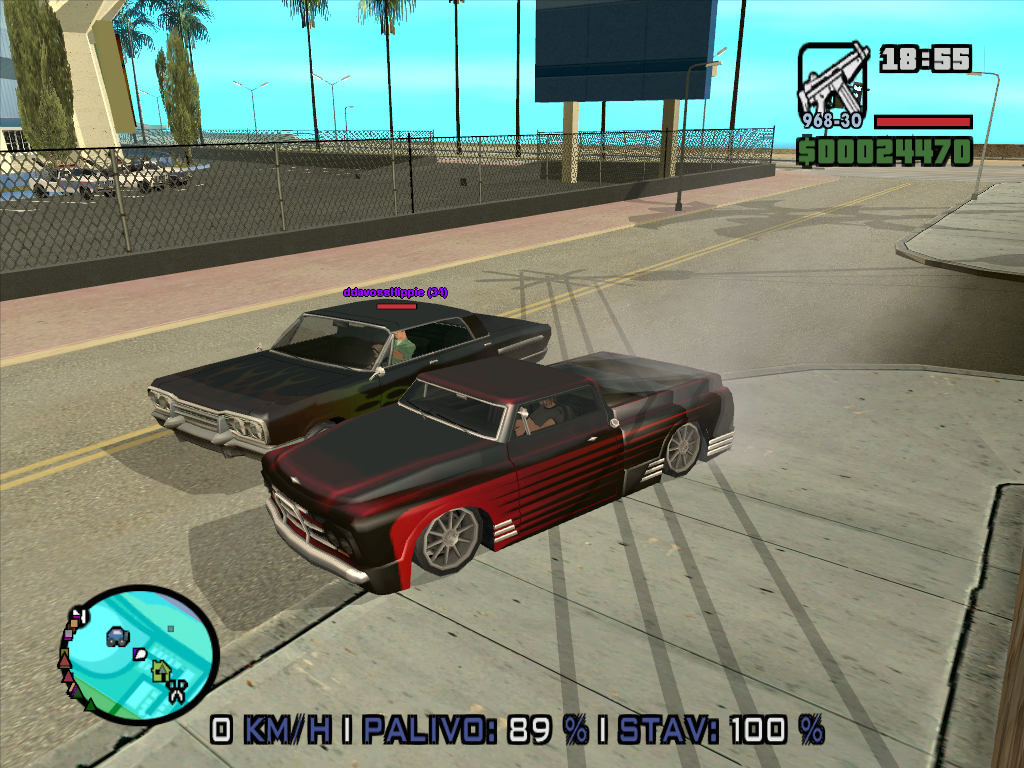The width and height of the screenshot is (1024, 768).
Task: Select the green house marker on the radar
Action: (160, 672)
